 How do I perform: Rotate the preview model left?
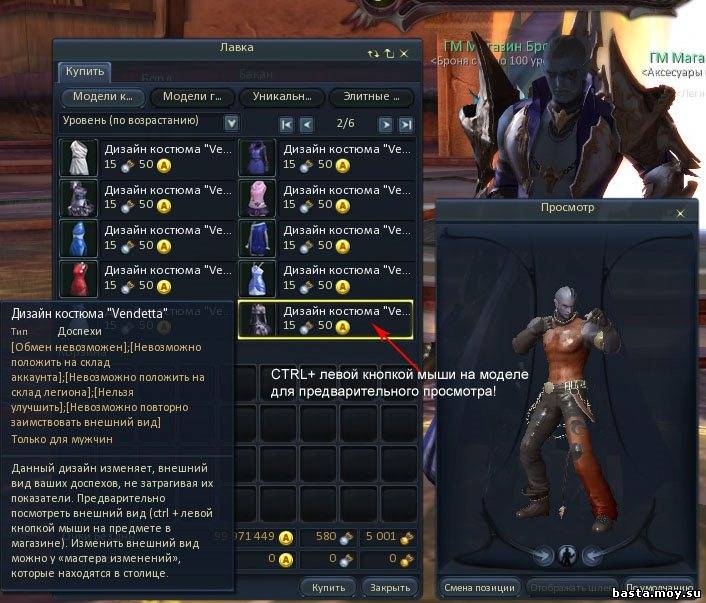pos(543,556)
